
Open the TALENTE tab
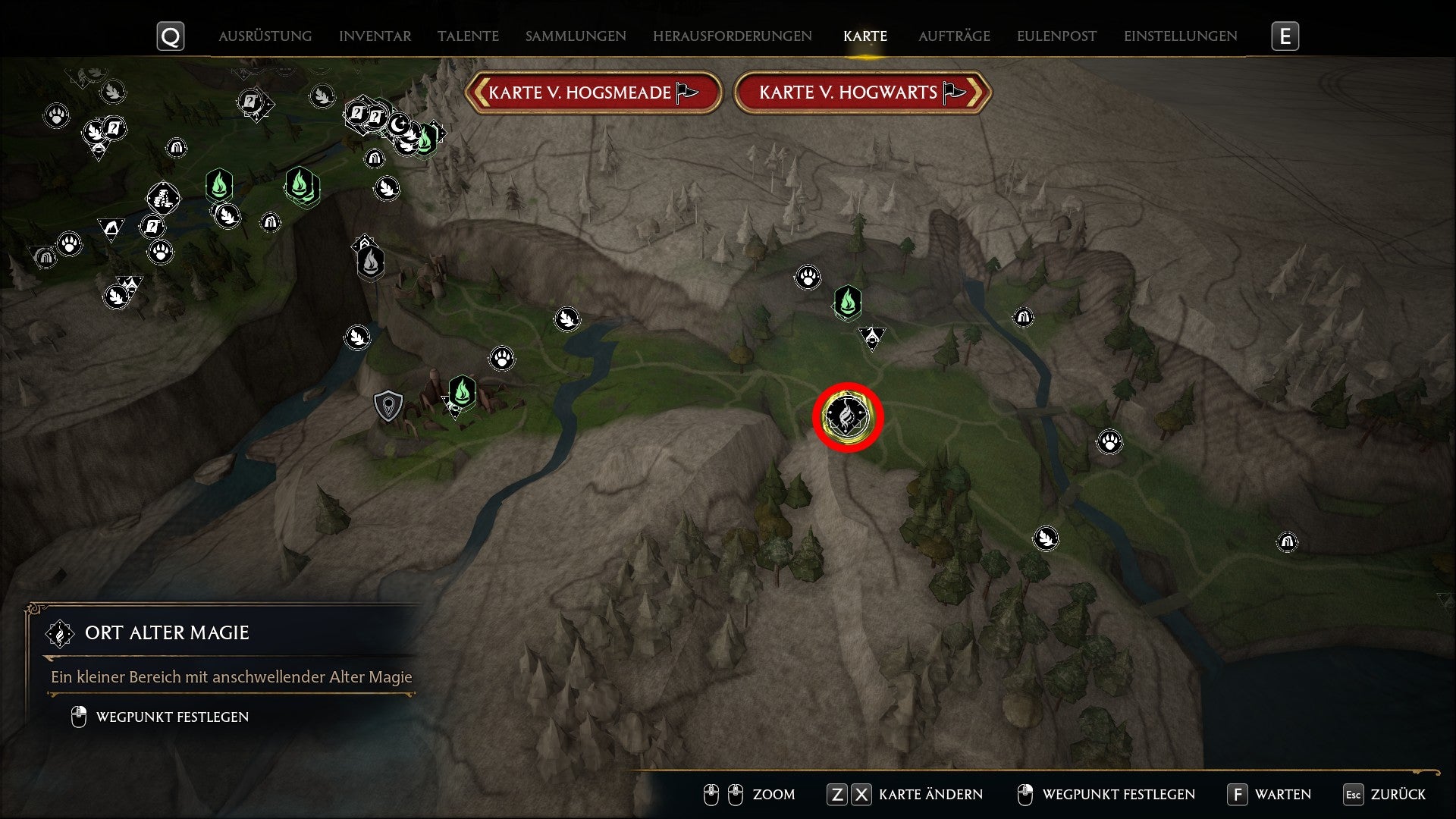click(467, 36)
